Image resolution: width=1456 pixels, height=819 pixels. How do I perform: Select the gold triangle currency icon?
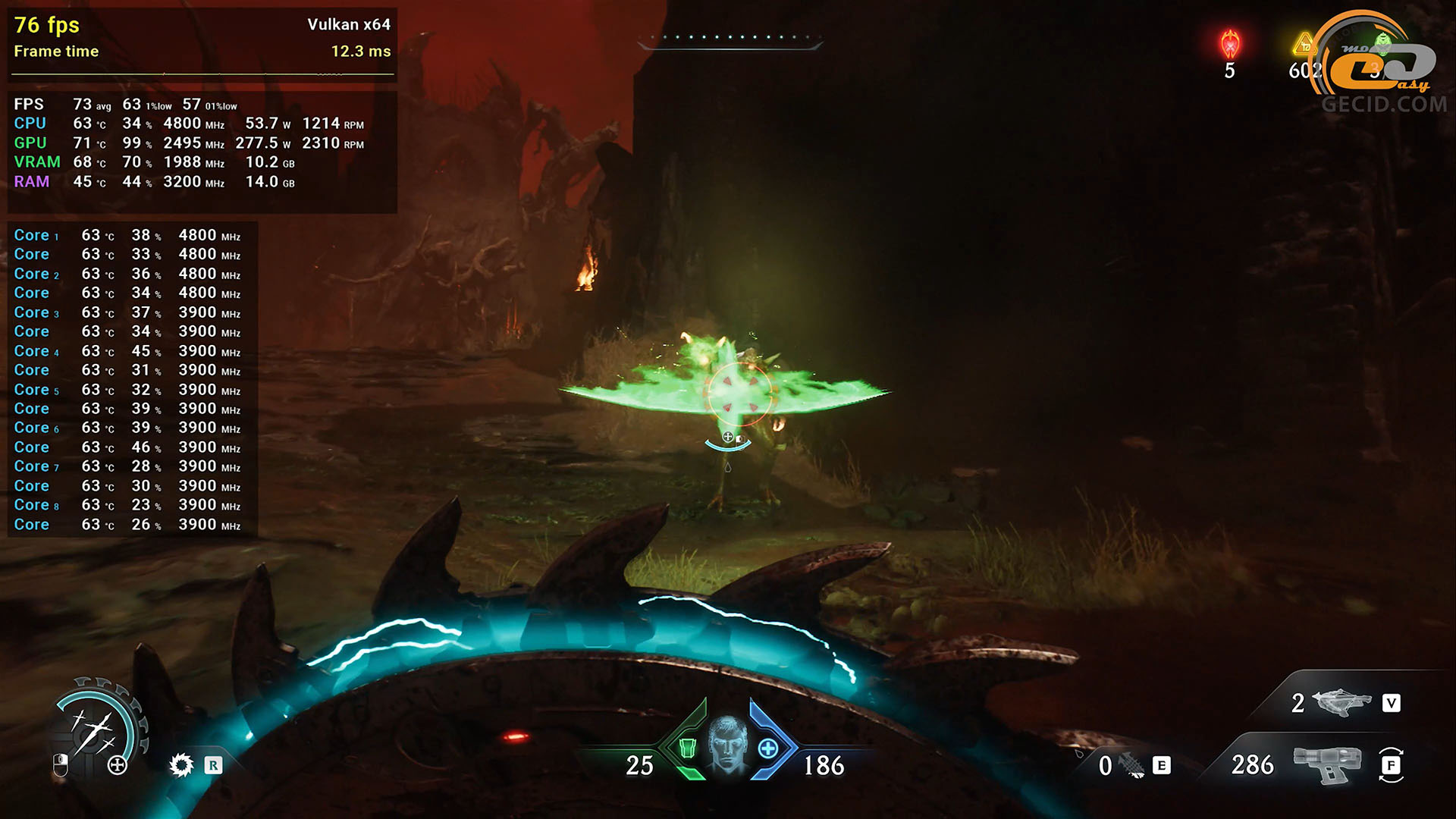(1304, 45)
